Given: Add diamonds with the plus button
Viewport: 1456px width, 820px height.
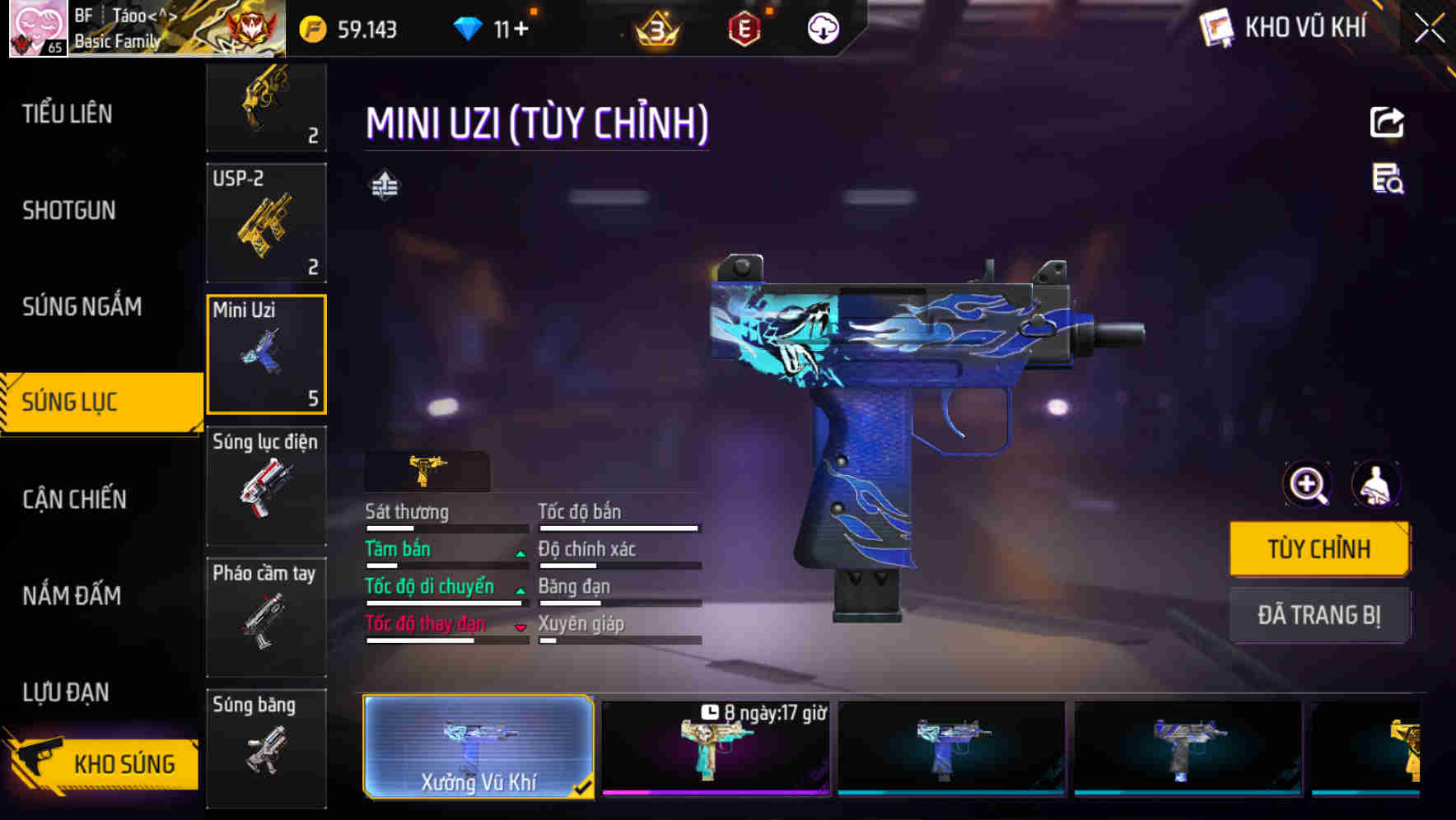Looking at the screenshot, I should tap(520, 30).
